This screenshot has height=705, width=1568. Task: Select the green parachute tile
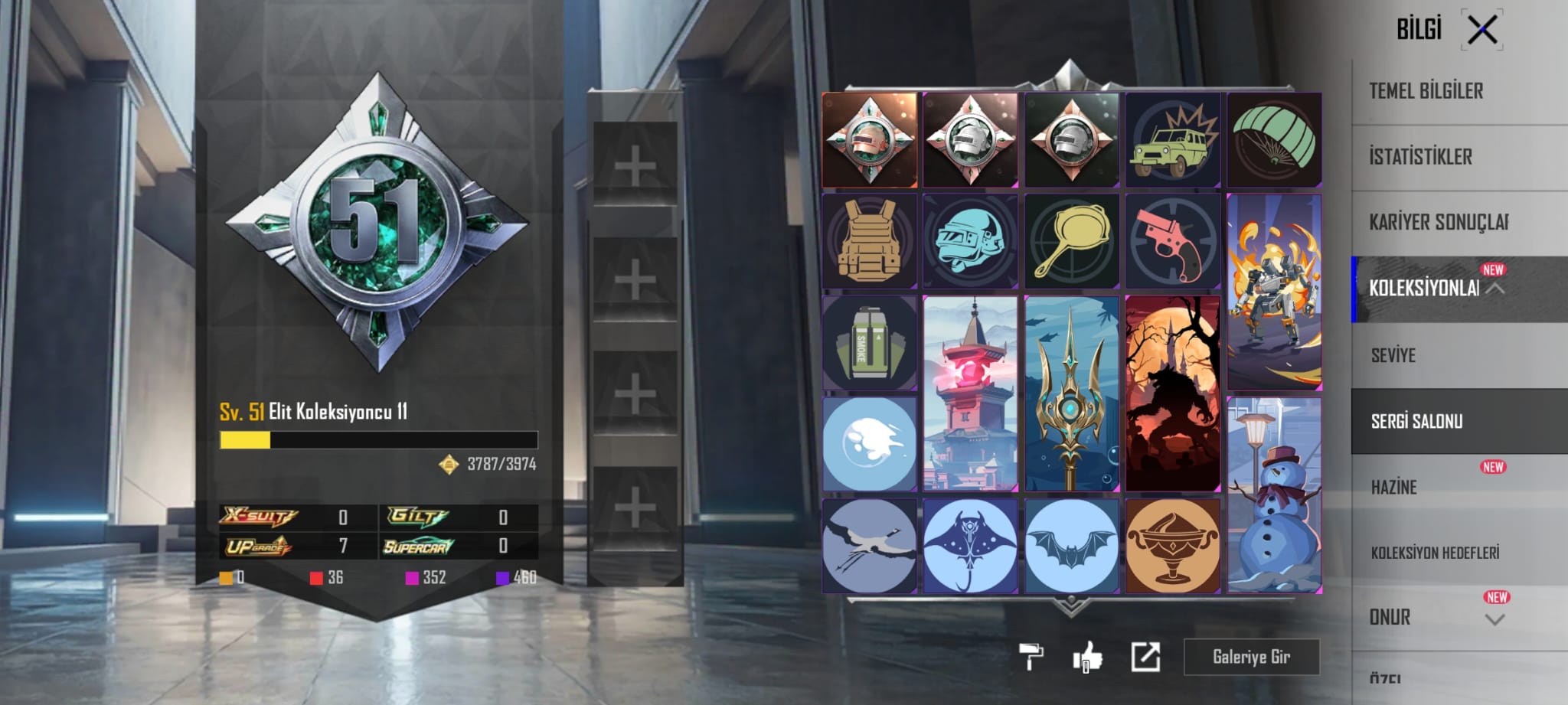tap(1274, 140)
